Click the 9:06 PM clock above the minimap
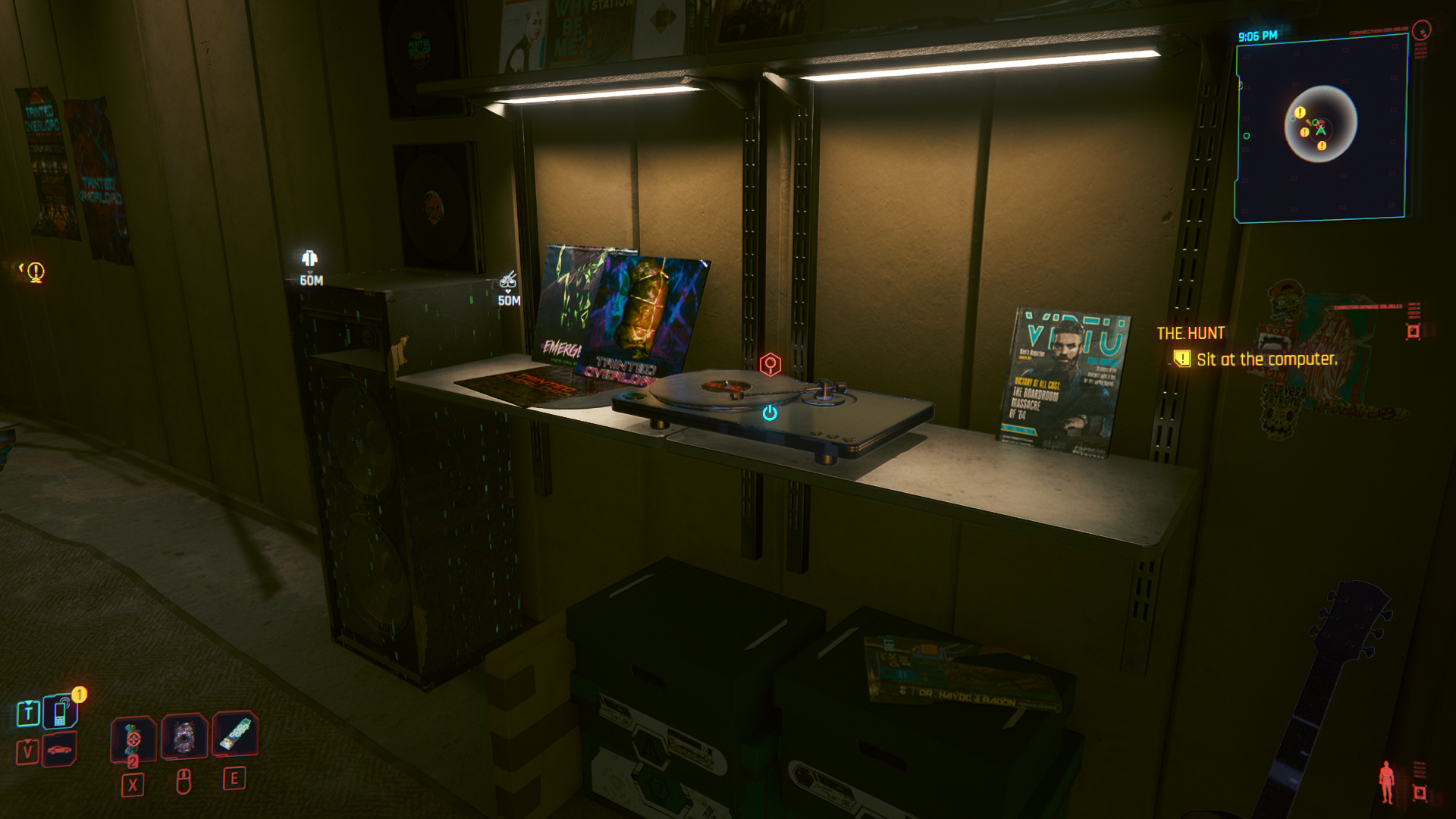The image size is (1456, 819). tap(1260, 34)
